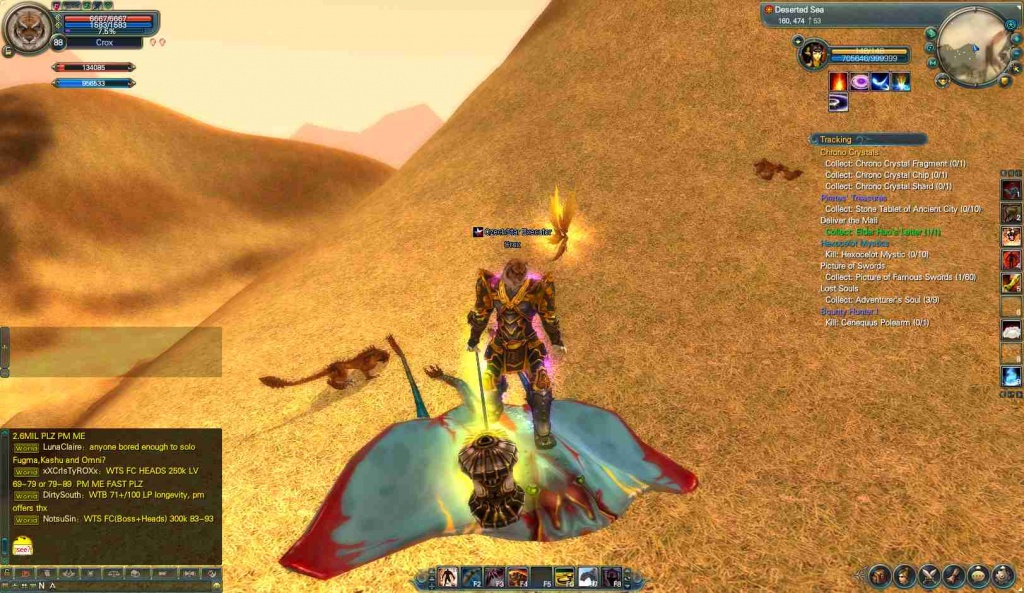Screen dimensions: 1024x593
Task: Activate the F4 hotbar skill slot
Action: click(x=517, y=577)
